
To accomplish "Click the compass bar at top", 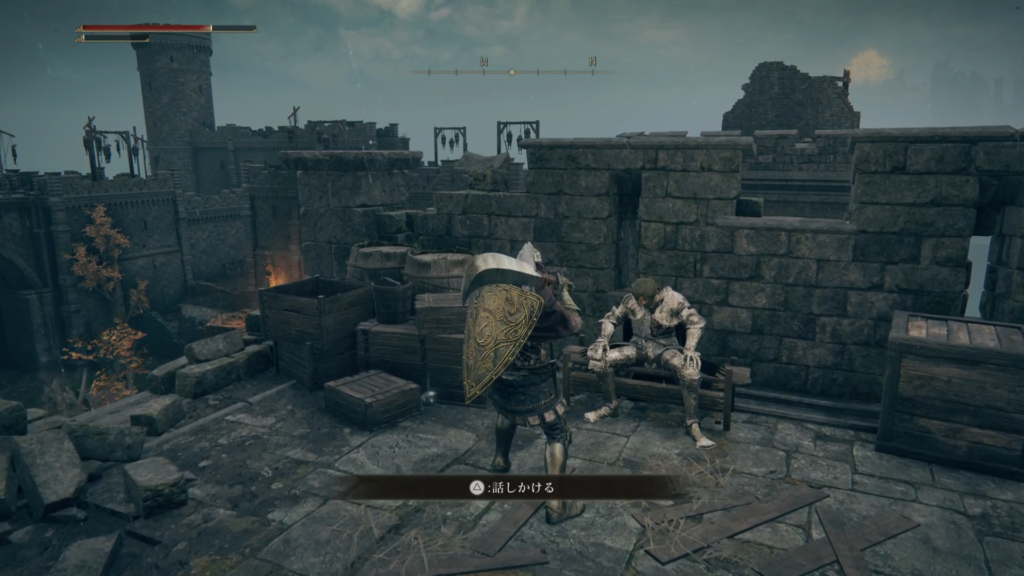I will pos(511,71).
